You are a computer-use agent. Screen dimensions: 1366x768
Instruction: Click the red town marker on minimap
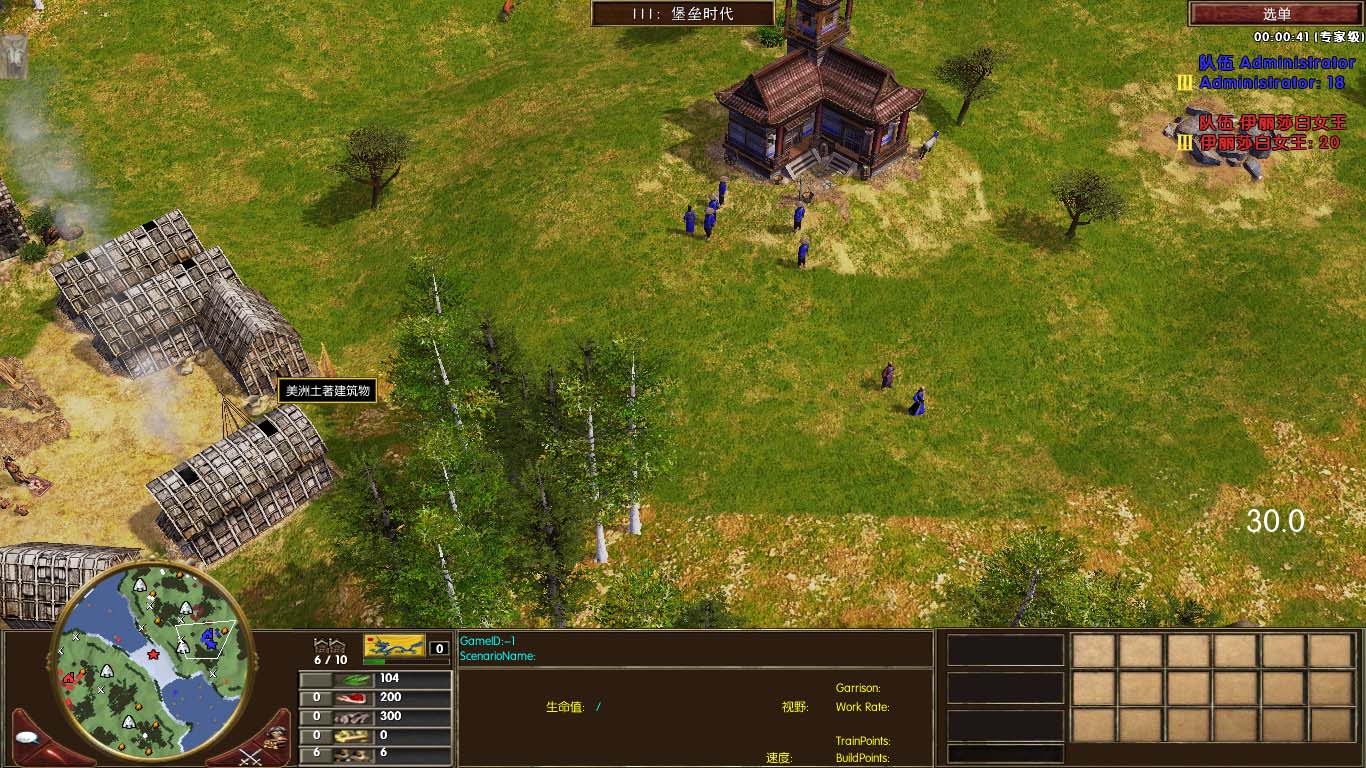coord(71,679)
